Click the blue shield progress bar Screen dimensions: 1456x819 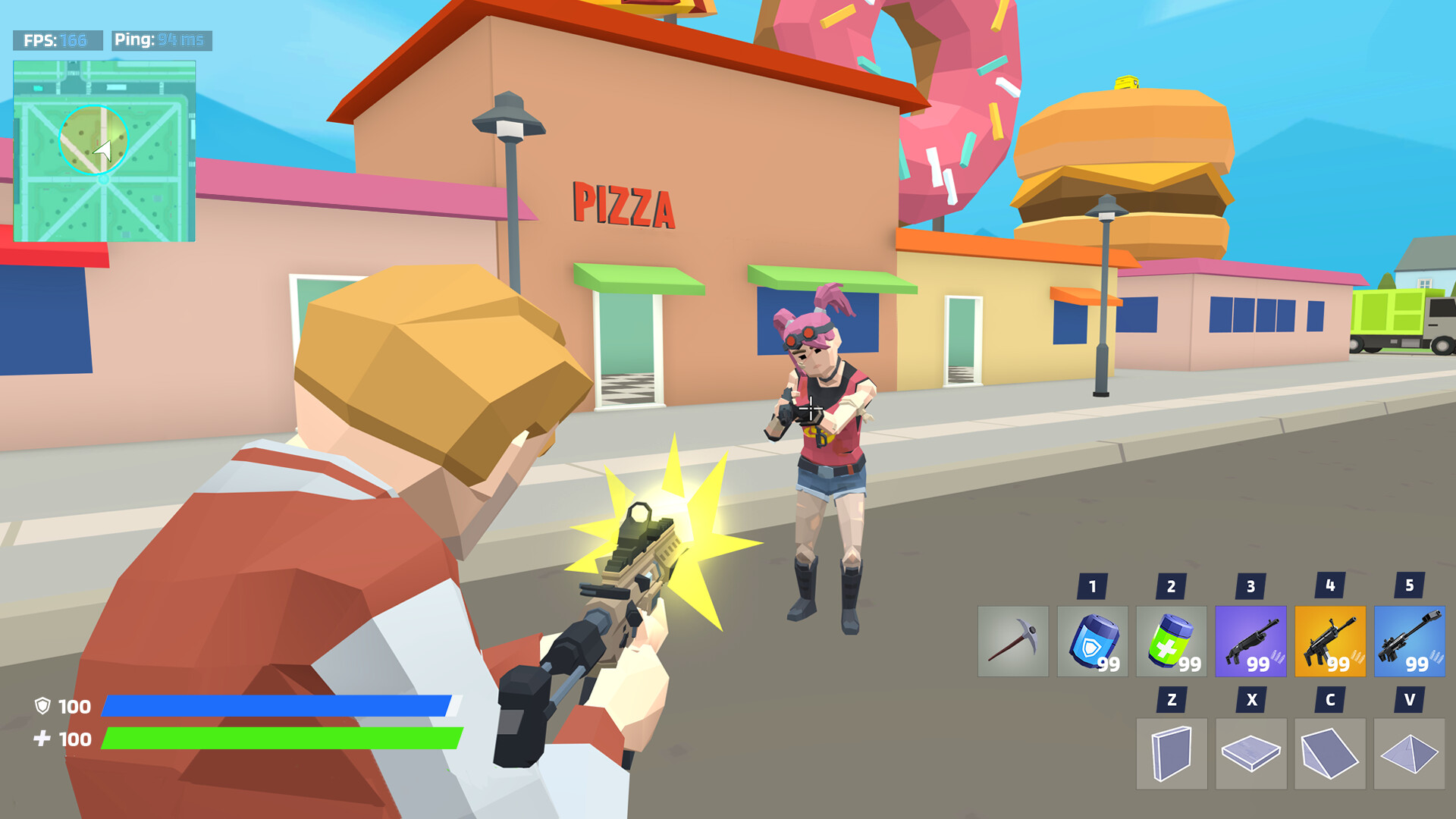pyautogui.click(x=281, y=707)
